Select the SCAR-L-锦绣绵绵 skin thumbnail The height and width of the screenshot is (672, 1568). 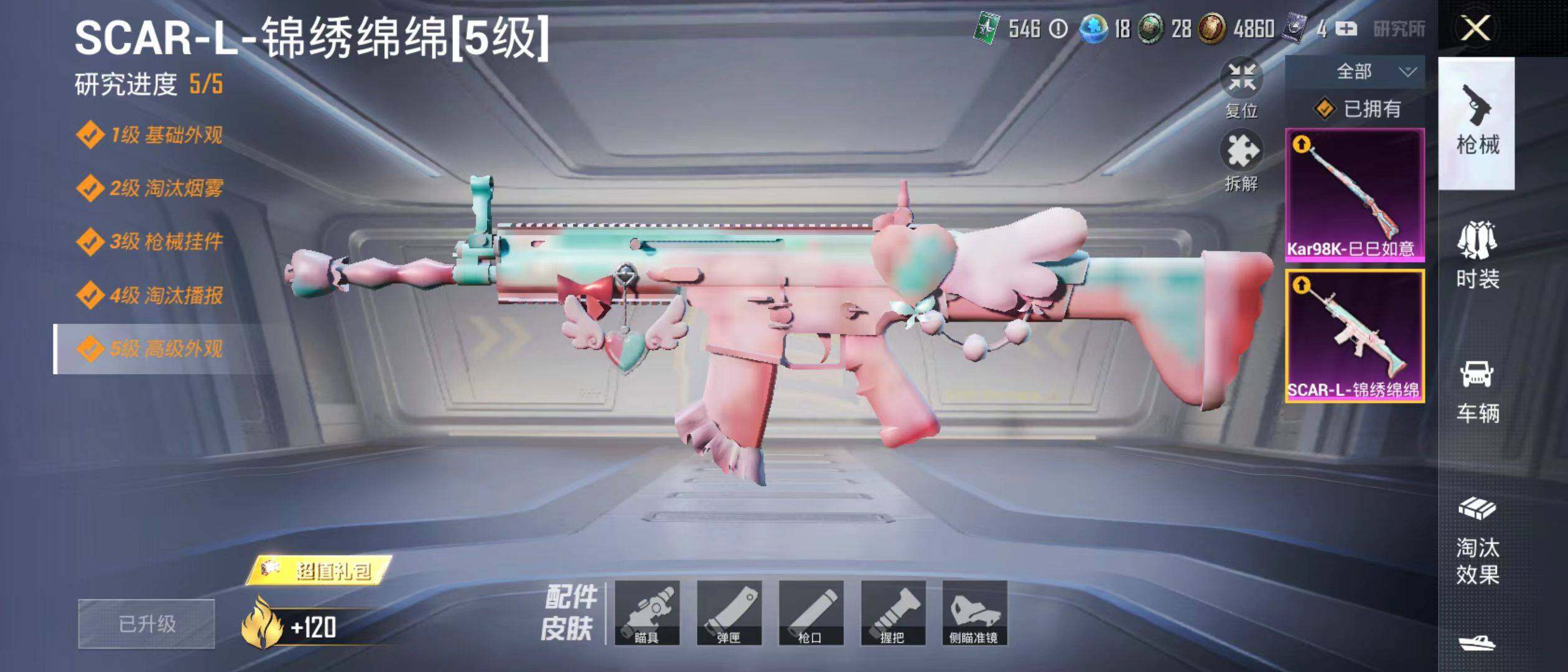[1355, 336]
